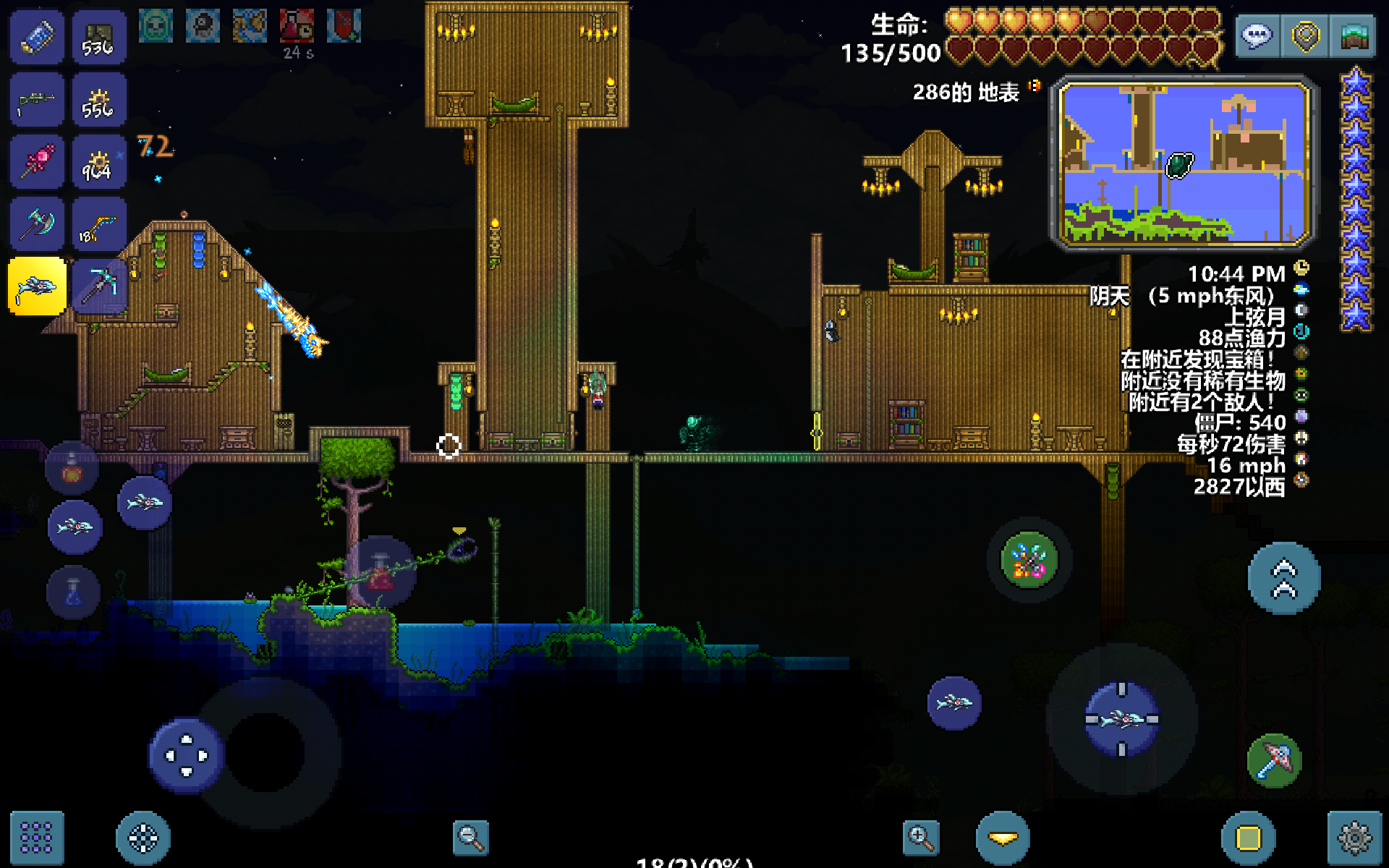
Task: Tap the minimap
Action: (1184, 163)
